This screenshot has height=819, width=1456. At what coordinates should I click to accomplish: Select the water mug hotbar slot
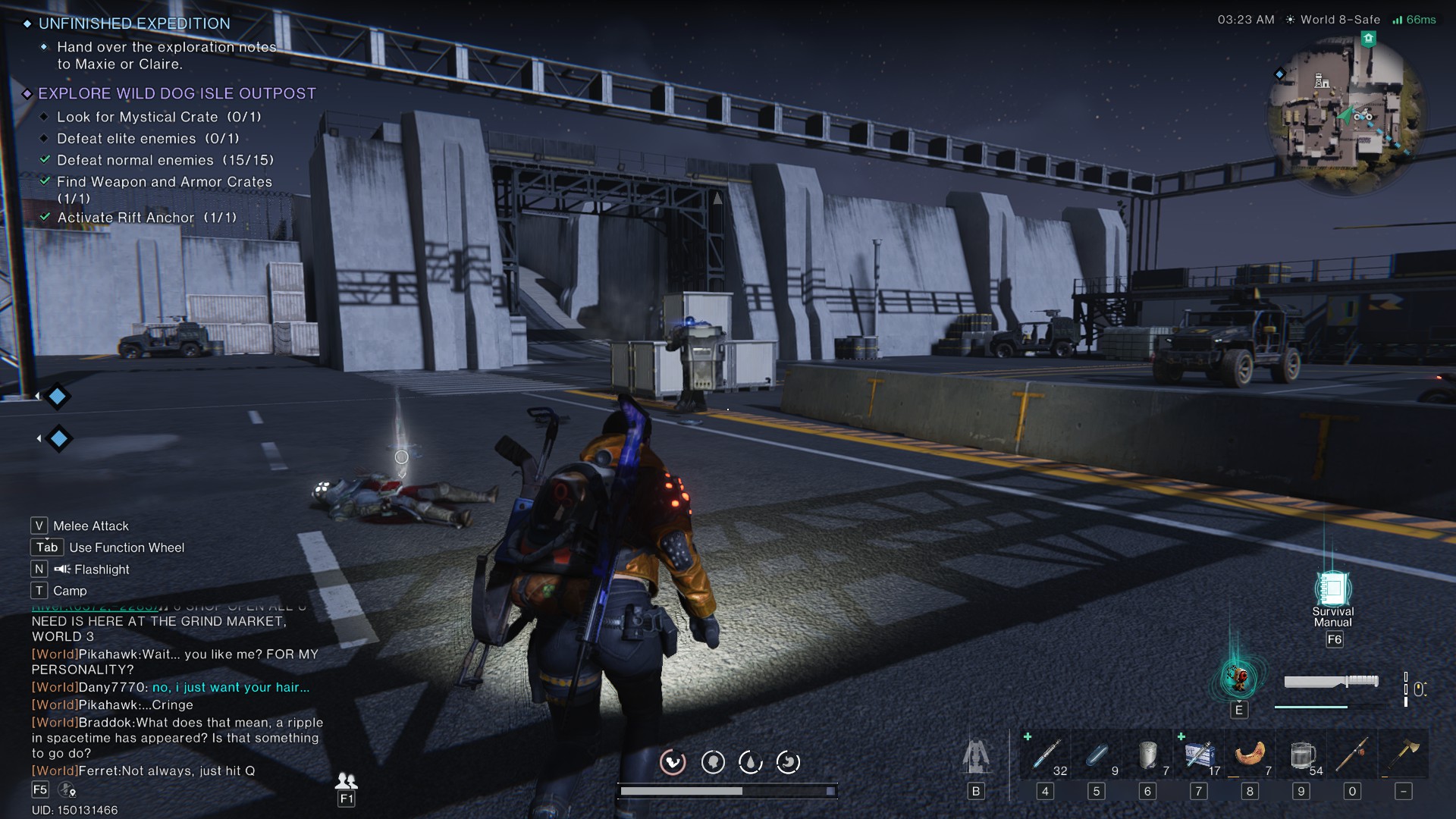1301,755
